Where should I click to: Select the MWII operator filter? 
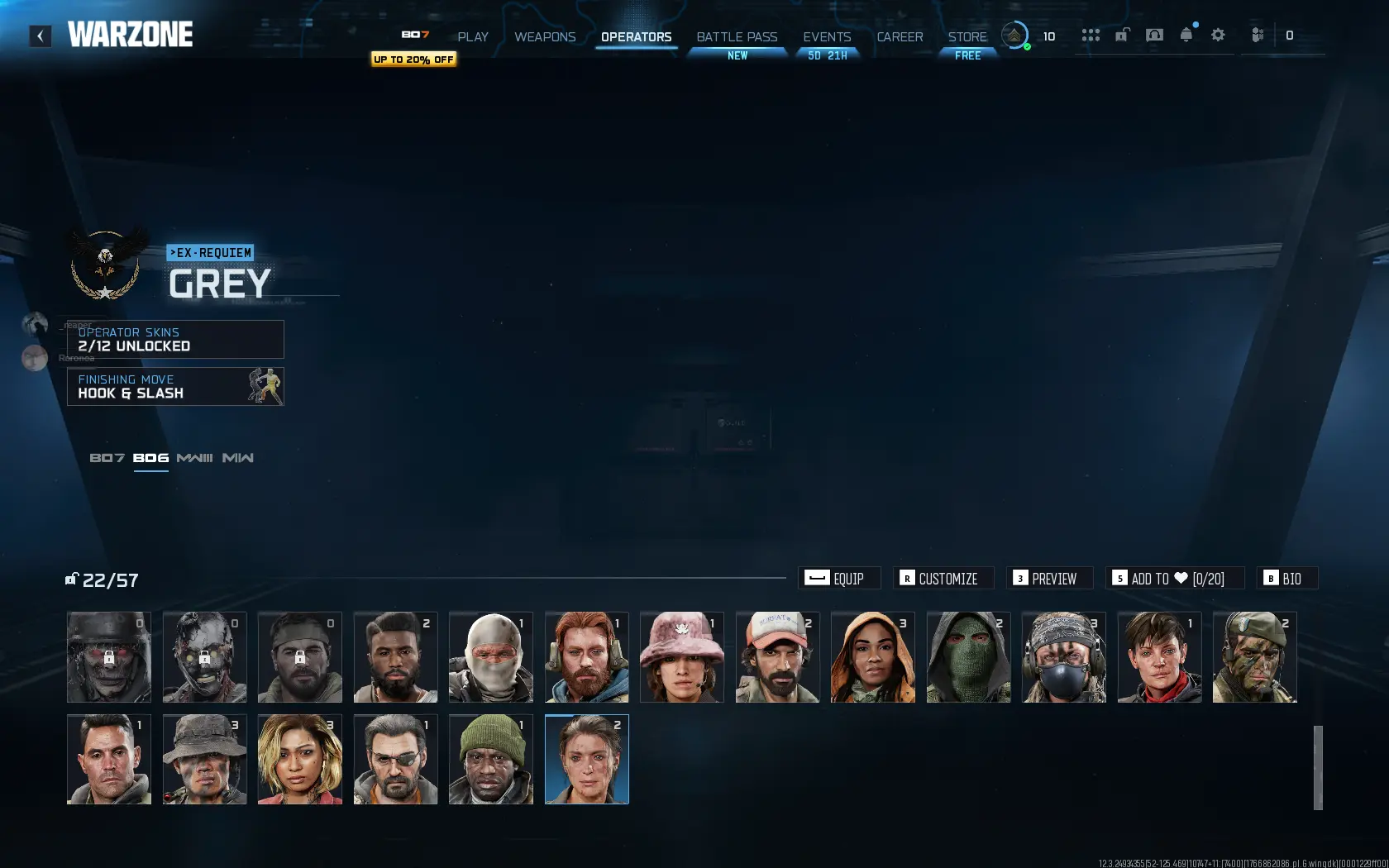240,456
